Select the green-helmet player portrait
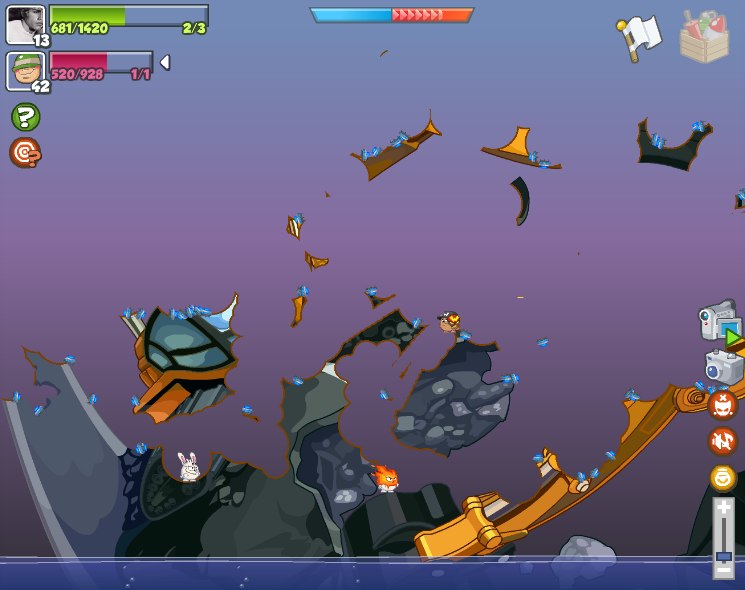 point(25,70)
